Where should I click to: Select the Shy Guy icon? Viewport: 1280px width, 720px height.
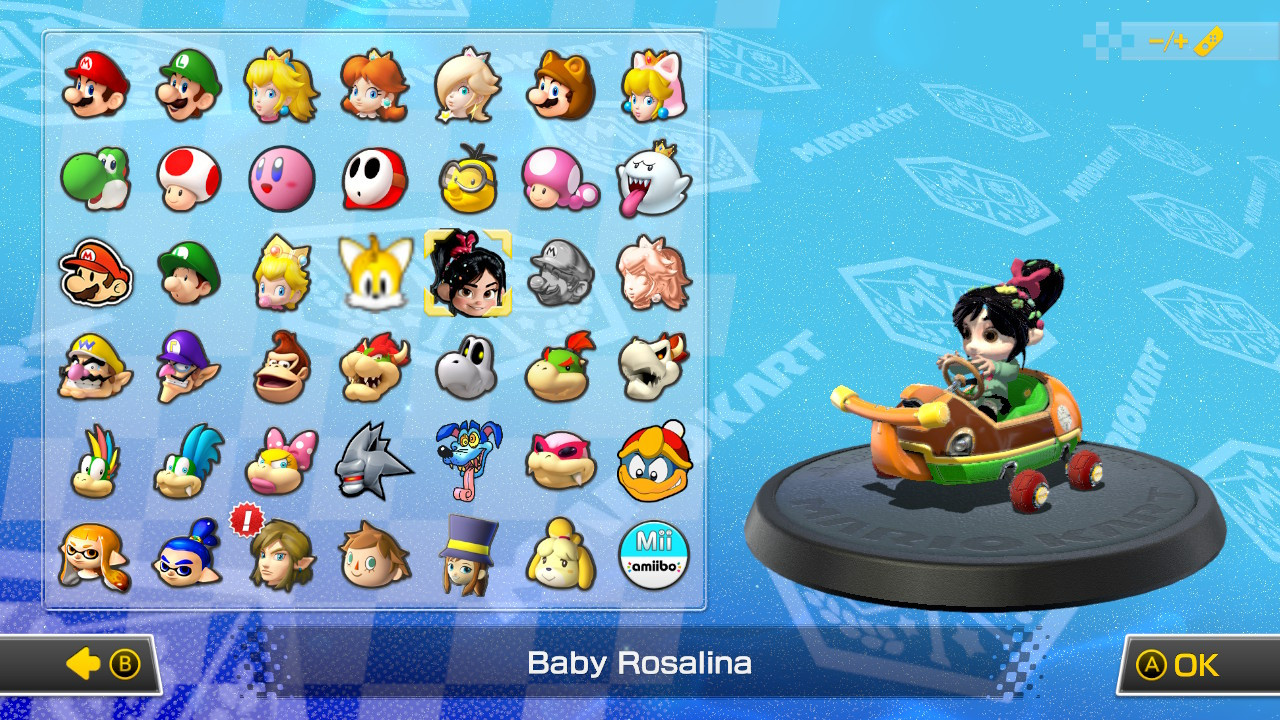(376, 180)
